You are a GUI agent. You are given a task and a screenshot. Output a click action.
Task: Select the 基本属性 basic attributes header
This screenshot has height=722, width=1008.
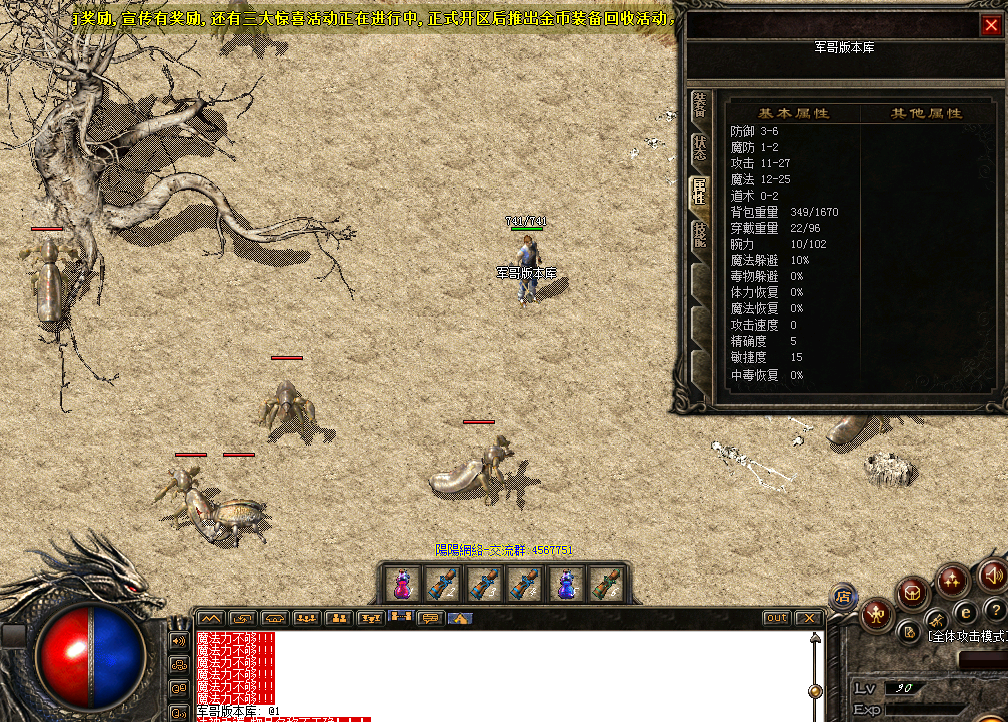coord(794,114)
